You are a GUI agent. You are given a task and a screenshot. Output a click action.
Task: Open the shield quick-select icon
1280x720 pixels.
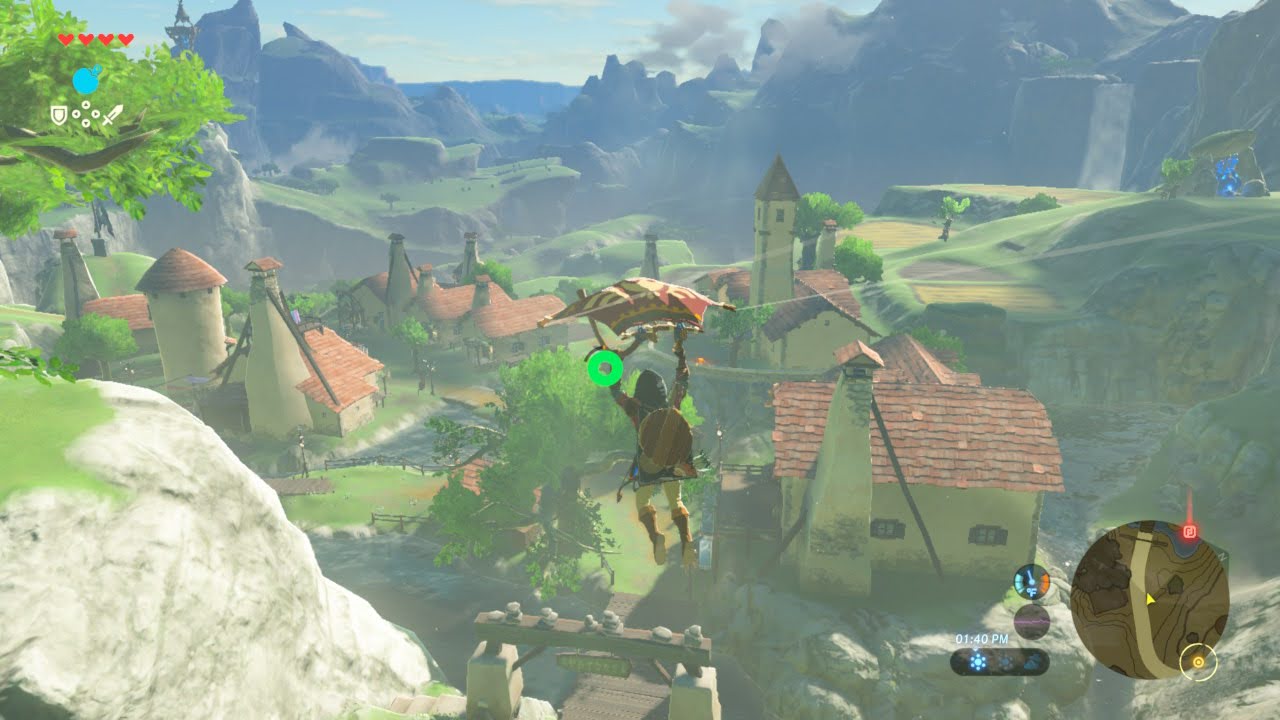pyautogui.click(x=59, y=115)
